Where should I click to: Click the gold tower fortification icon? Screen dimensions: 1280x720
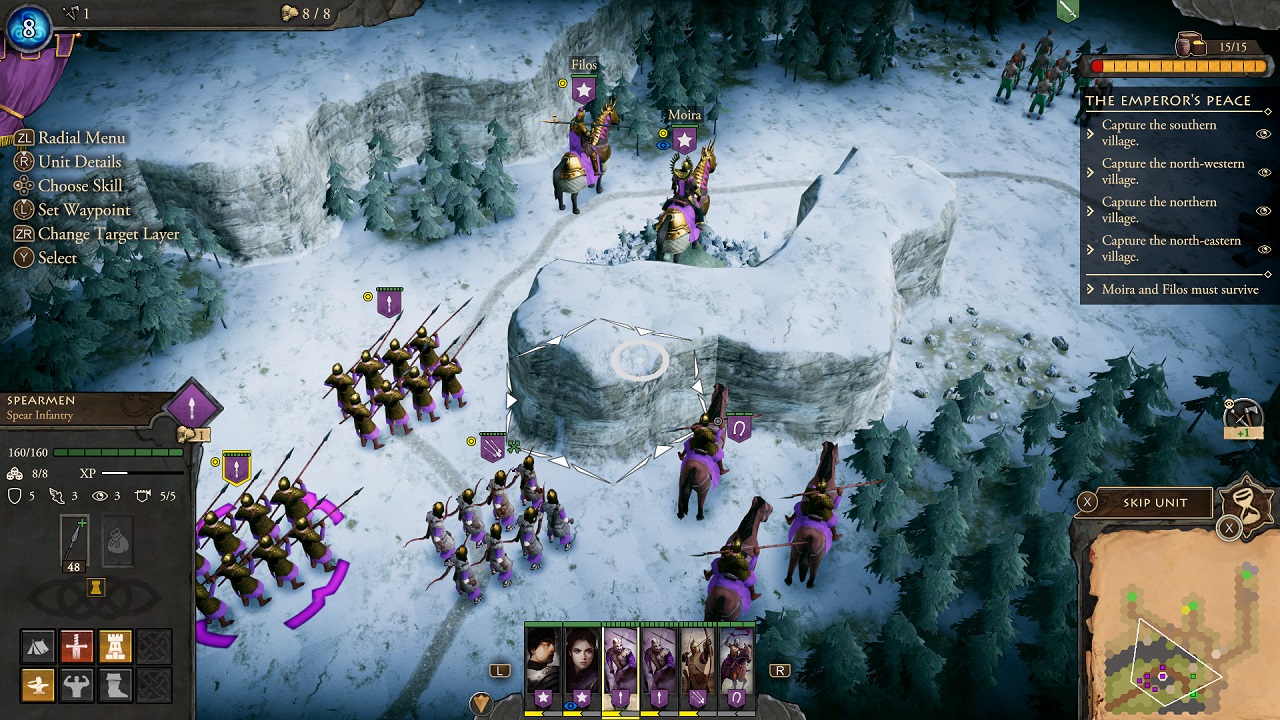click(x=116, y=646)
